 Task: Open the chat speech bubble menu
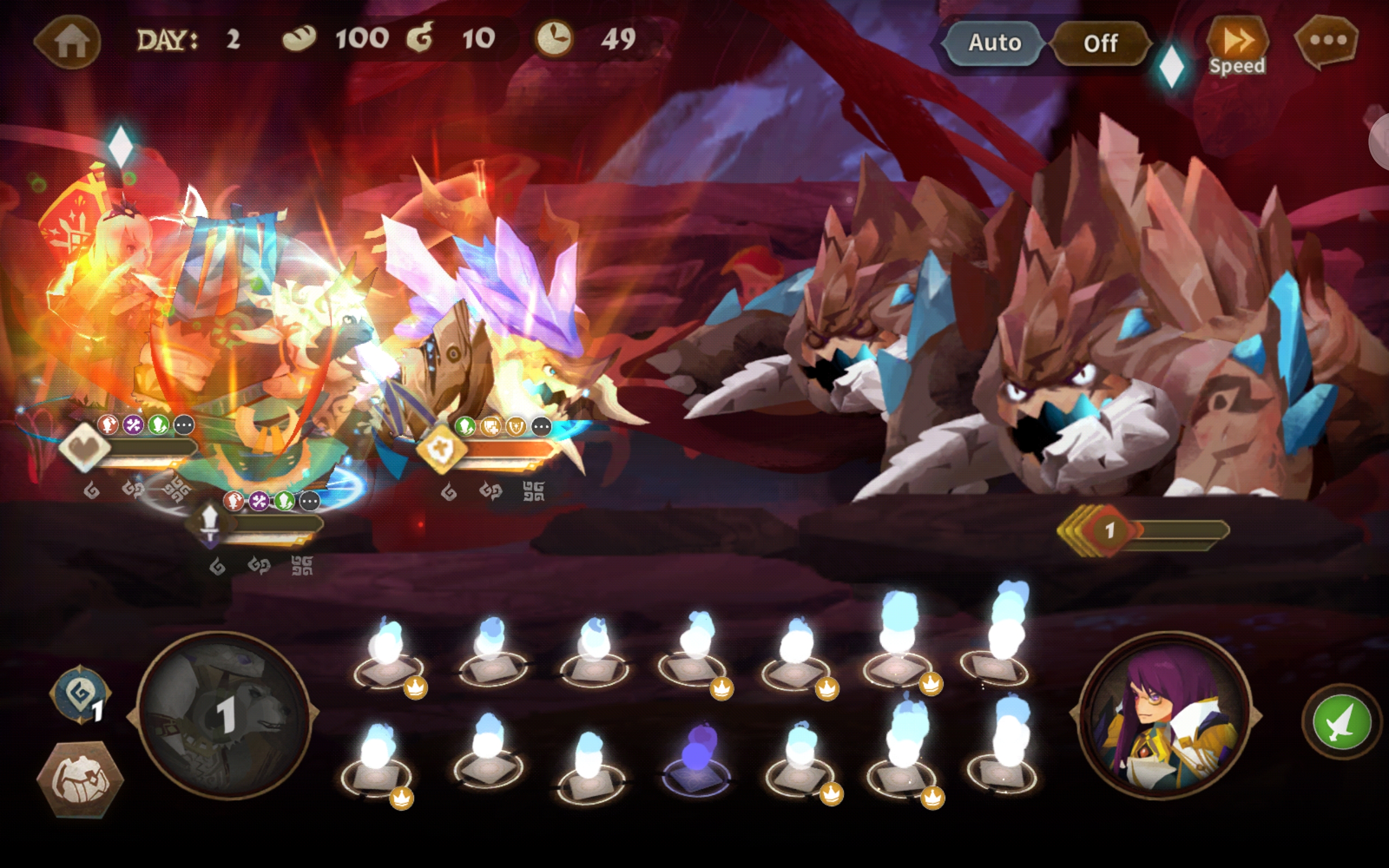pos(1327,41)
